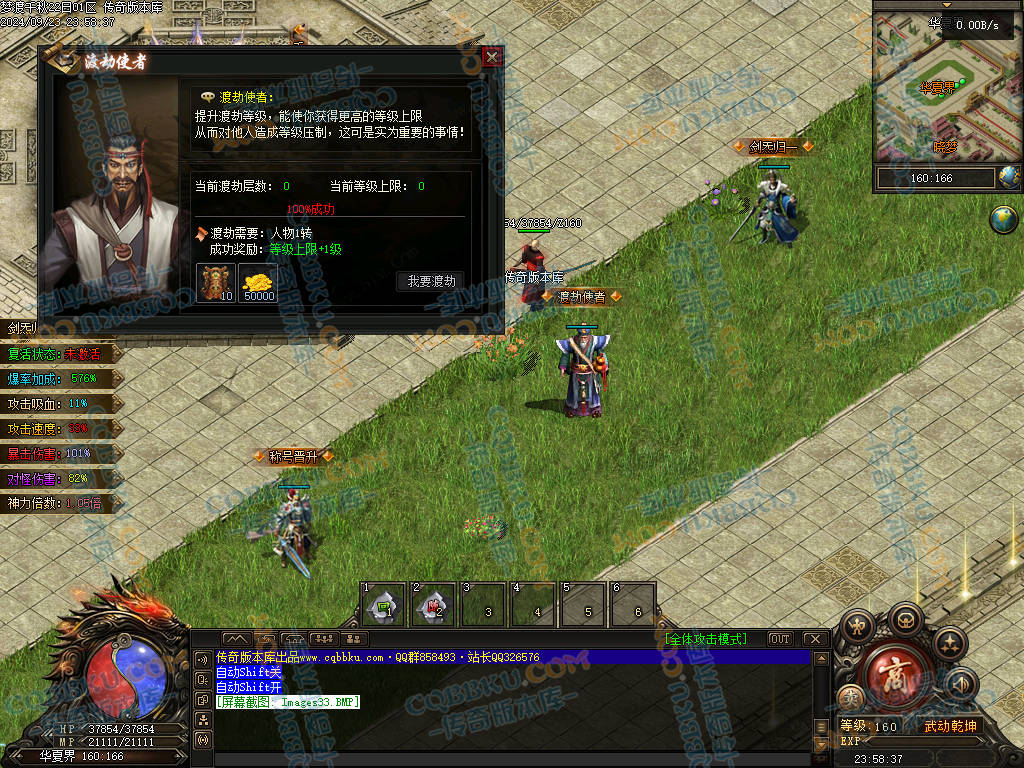Open the 武动乾坤 button

(949, 726)
